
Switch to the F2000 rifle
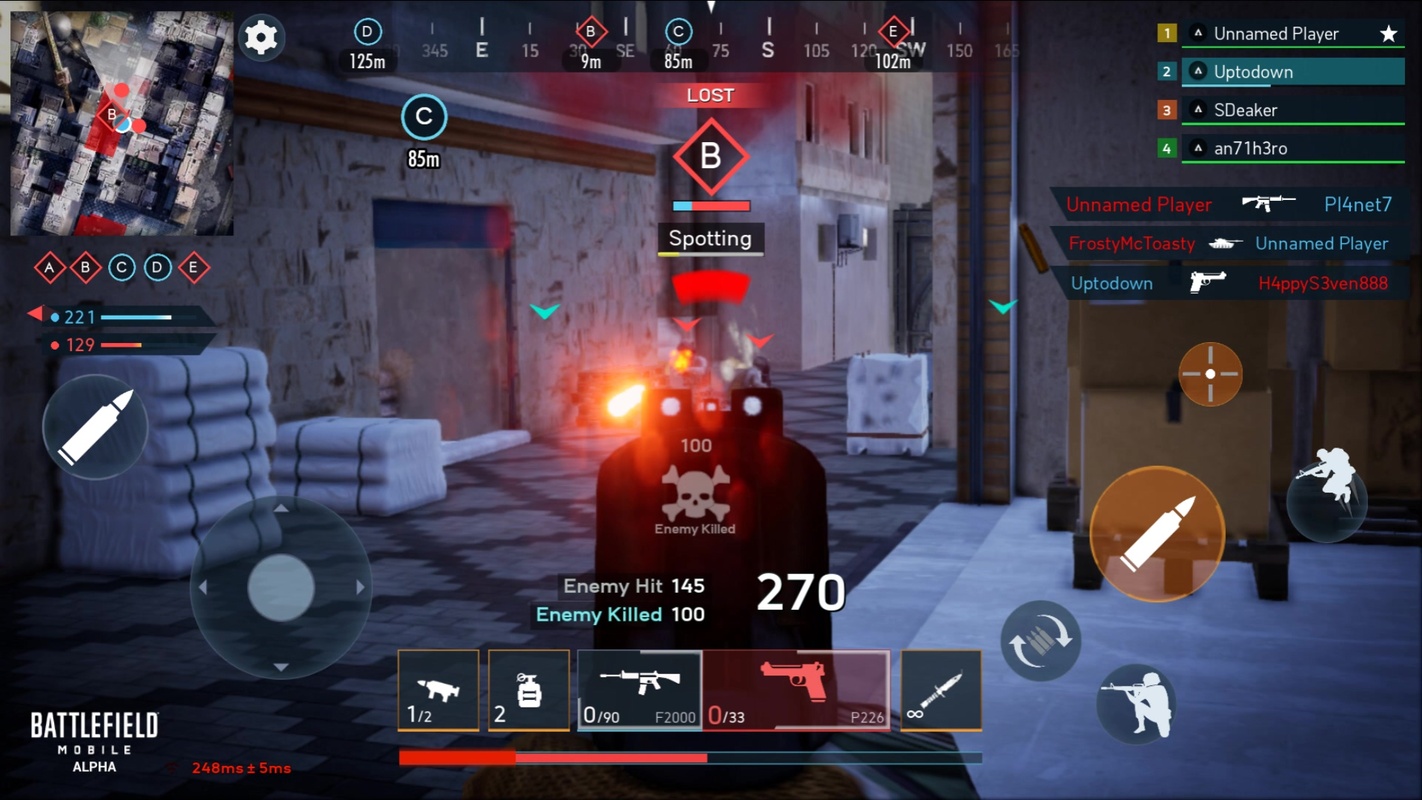tap(639, 690)
